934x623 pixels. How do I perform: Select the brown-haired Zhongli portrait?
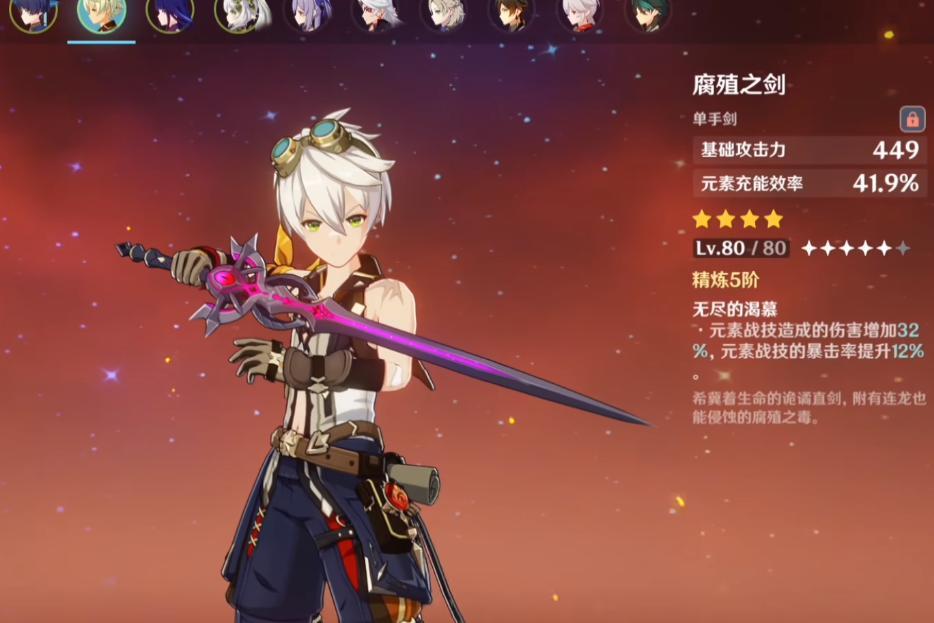pyautogui.click(x=511, y=14)
